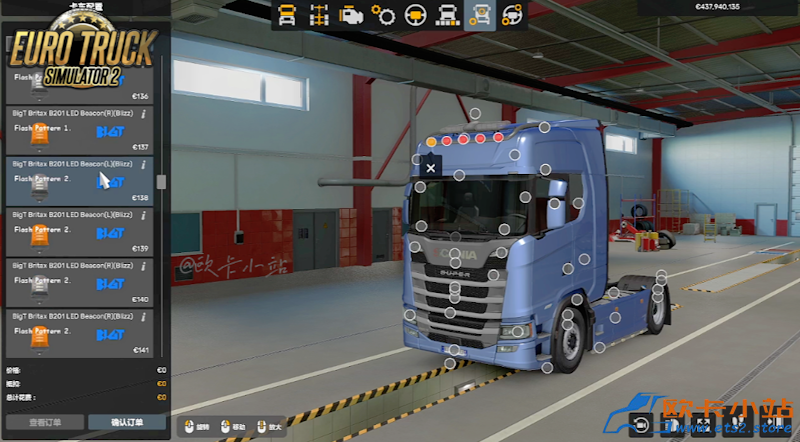Select the orange beacon slot on the roof
The height and width of the screenshot is (442, 800).
(431, 142)
